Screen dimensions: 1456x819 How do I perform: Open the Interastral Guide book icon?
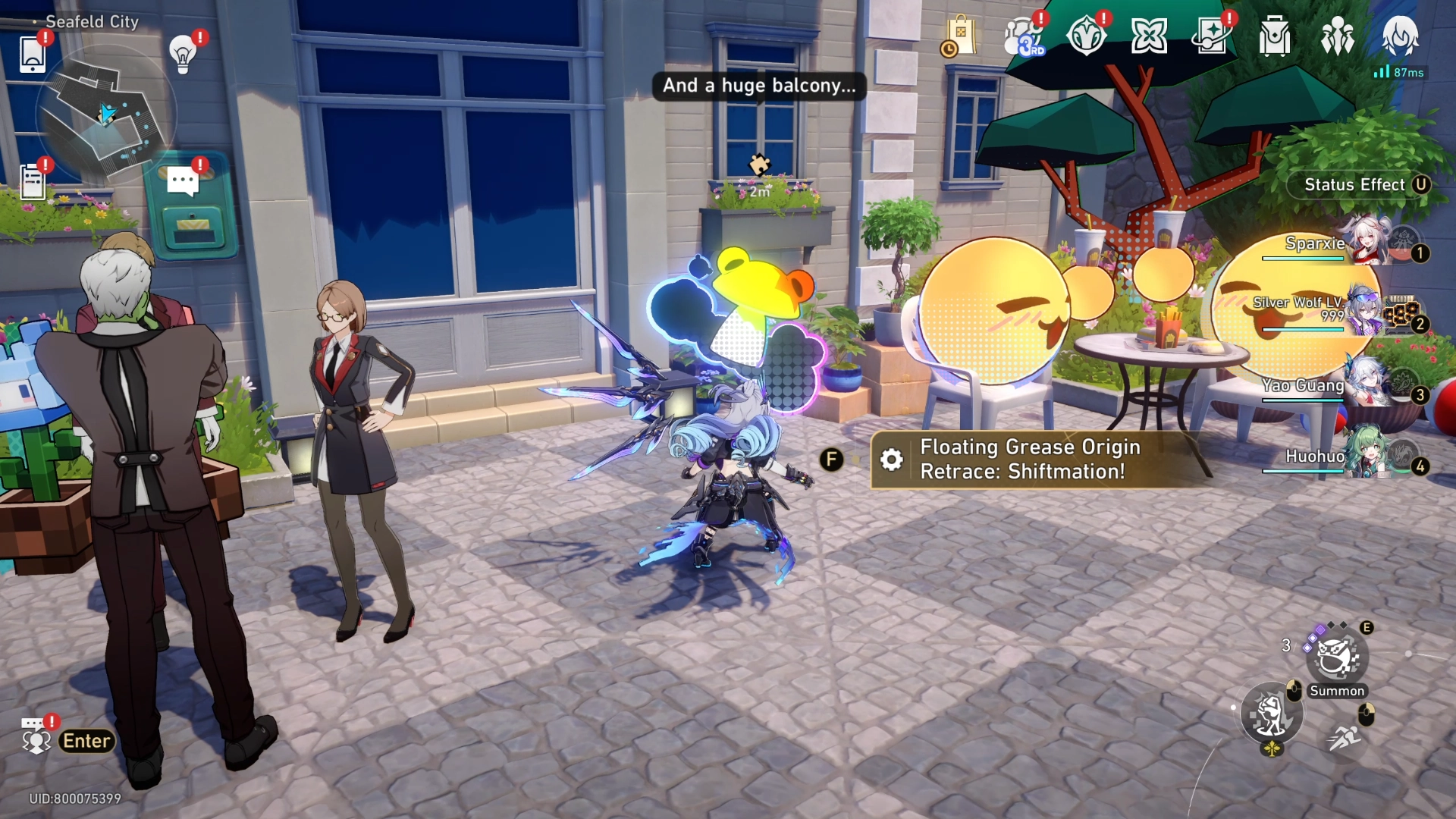[1211, 36]
